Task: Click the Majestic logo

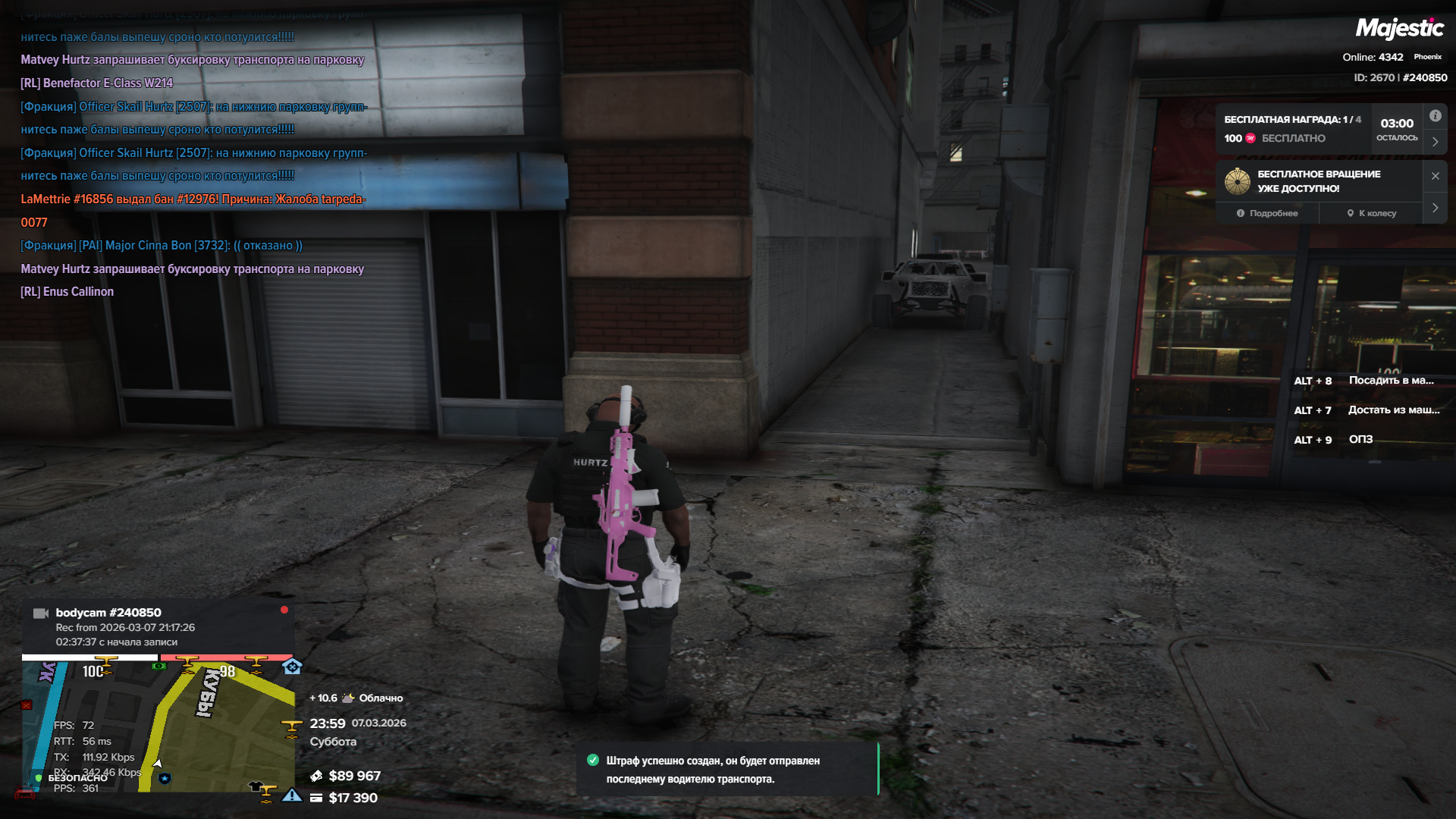Action: (1399, 29)
